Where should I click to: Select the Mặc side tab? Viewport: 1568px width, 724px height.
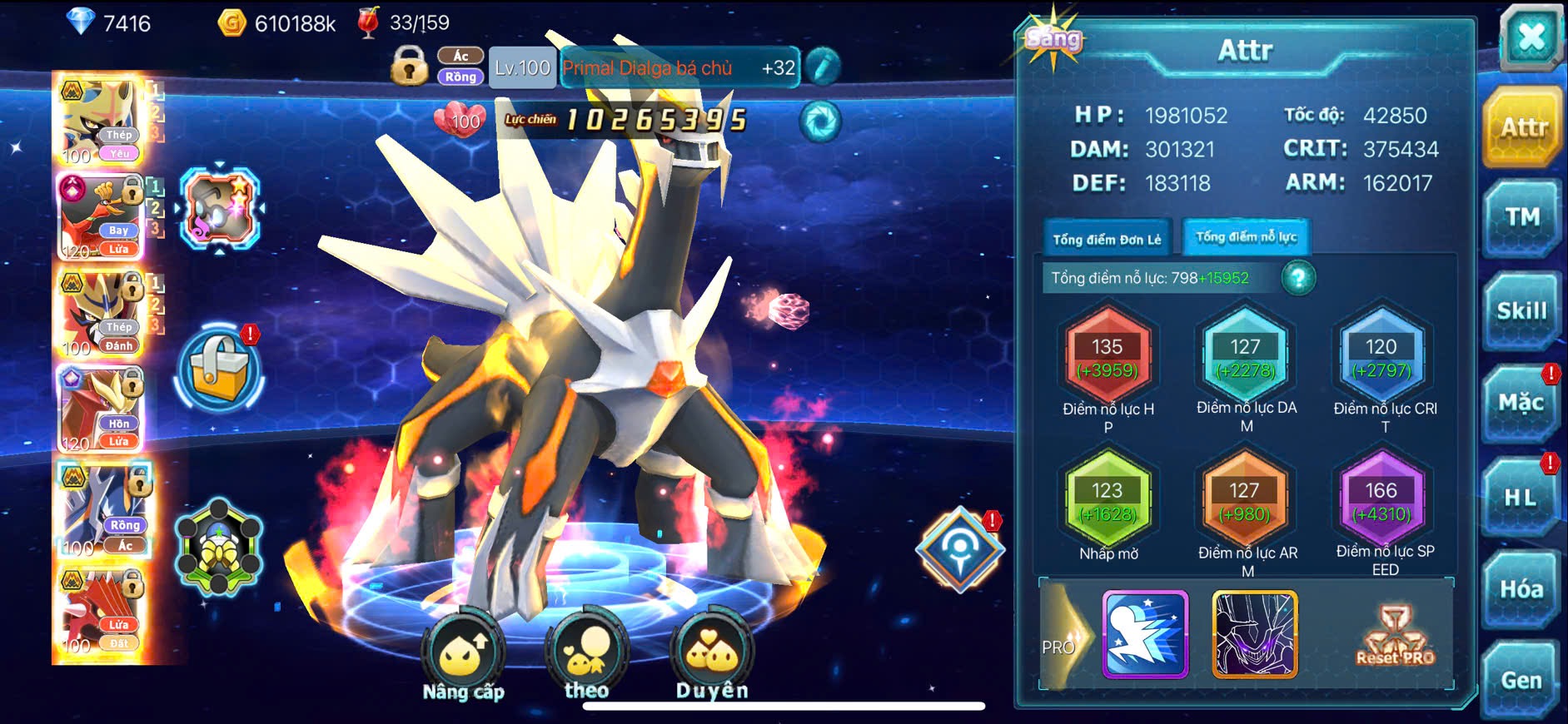tap(1521, 404)
